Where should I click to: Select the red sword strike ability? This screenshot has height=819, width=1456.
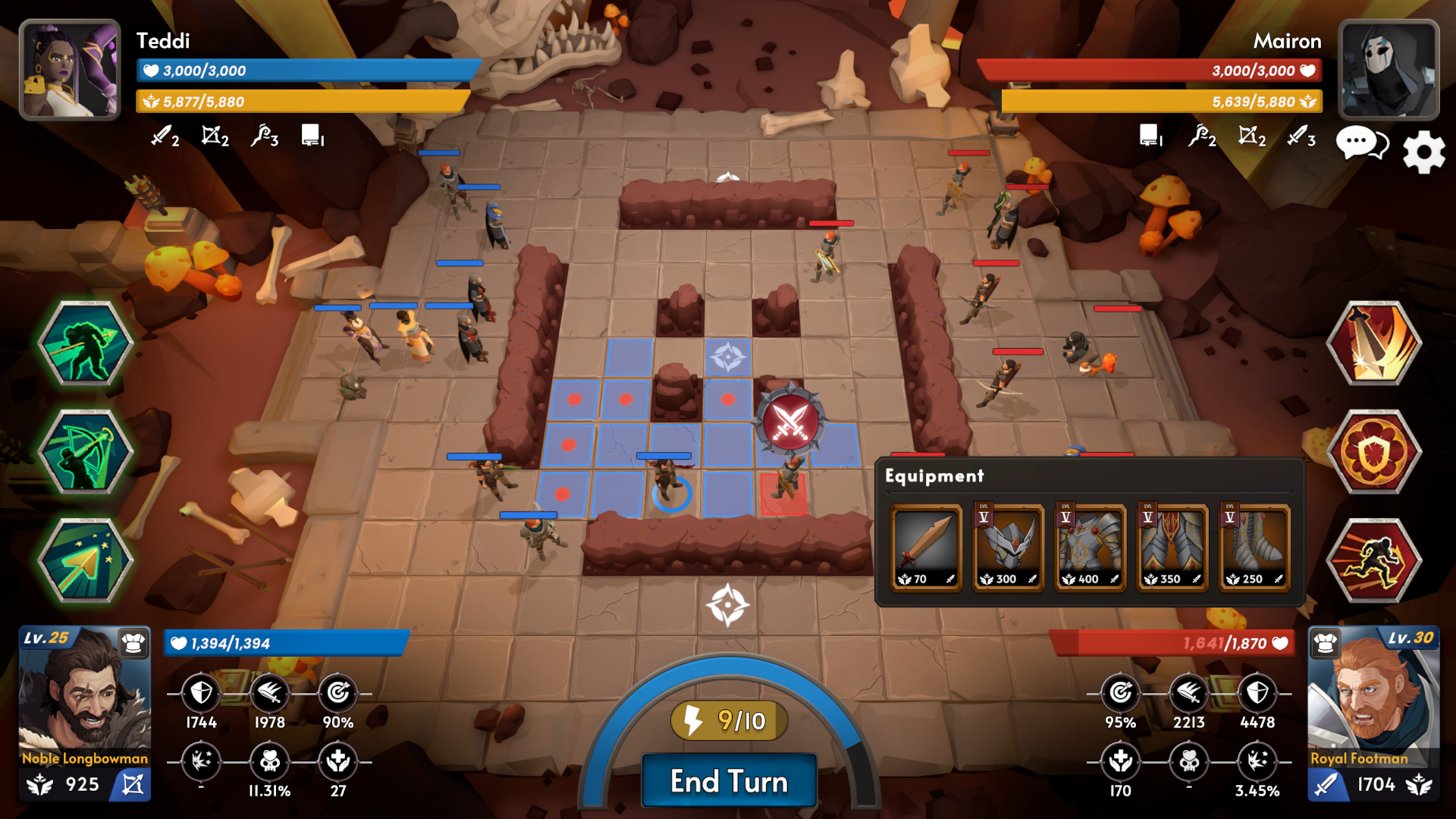tap(1374, 343)
